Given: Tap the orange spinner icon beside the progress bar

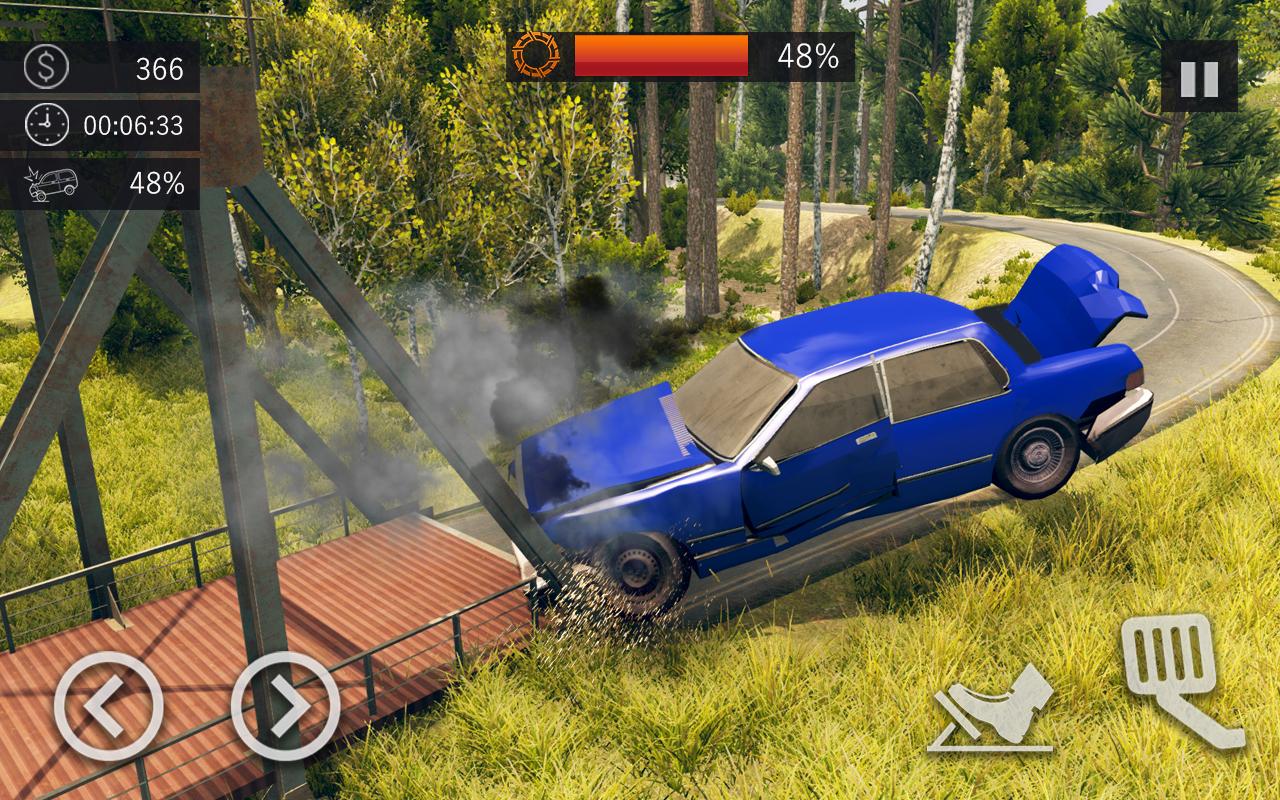Looking at the screenshot, I should coord(537,55).
